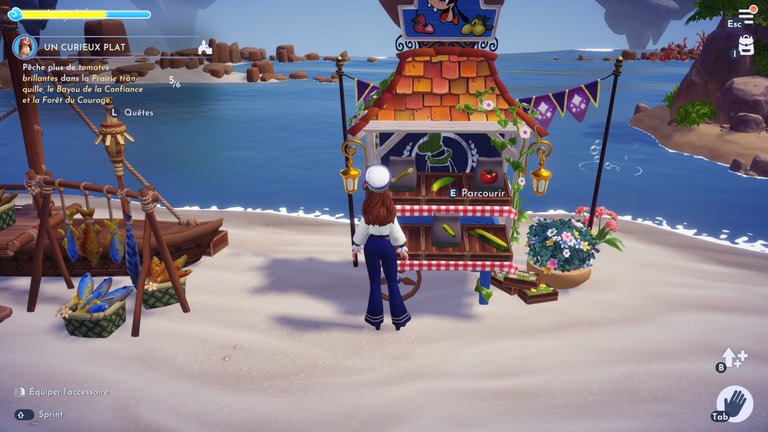Image resolution: width=768 pixels, height=432 pixels.
Task: Open the backpack inventory
Action: 746,46
